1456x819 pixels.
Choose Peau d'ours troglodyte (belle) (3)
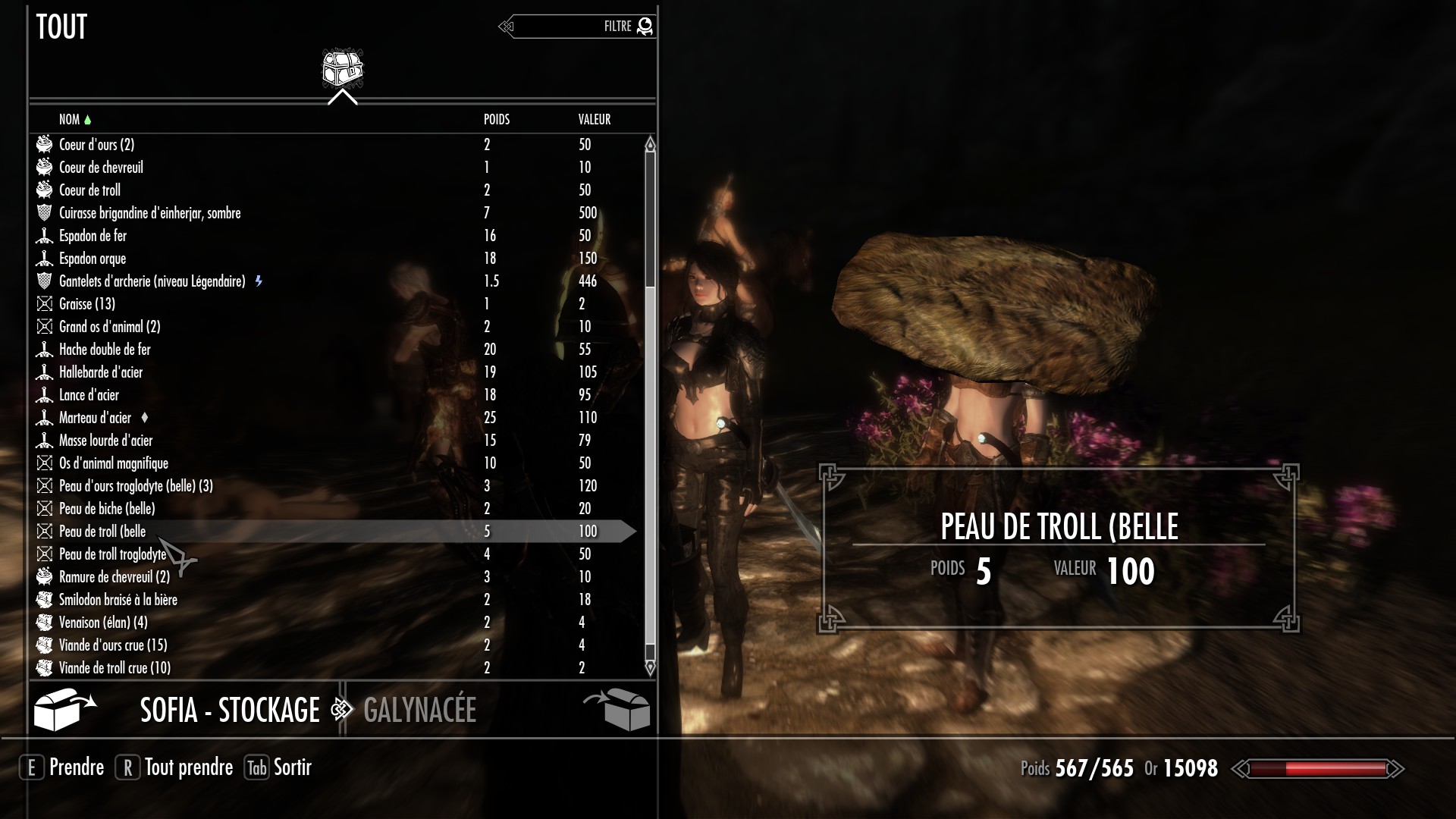[136, 486]
